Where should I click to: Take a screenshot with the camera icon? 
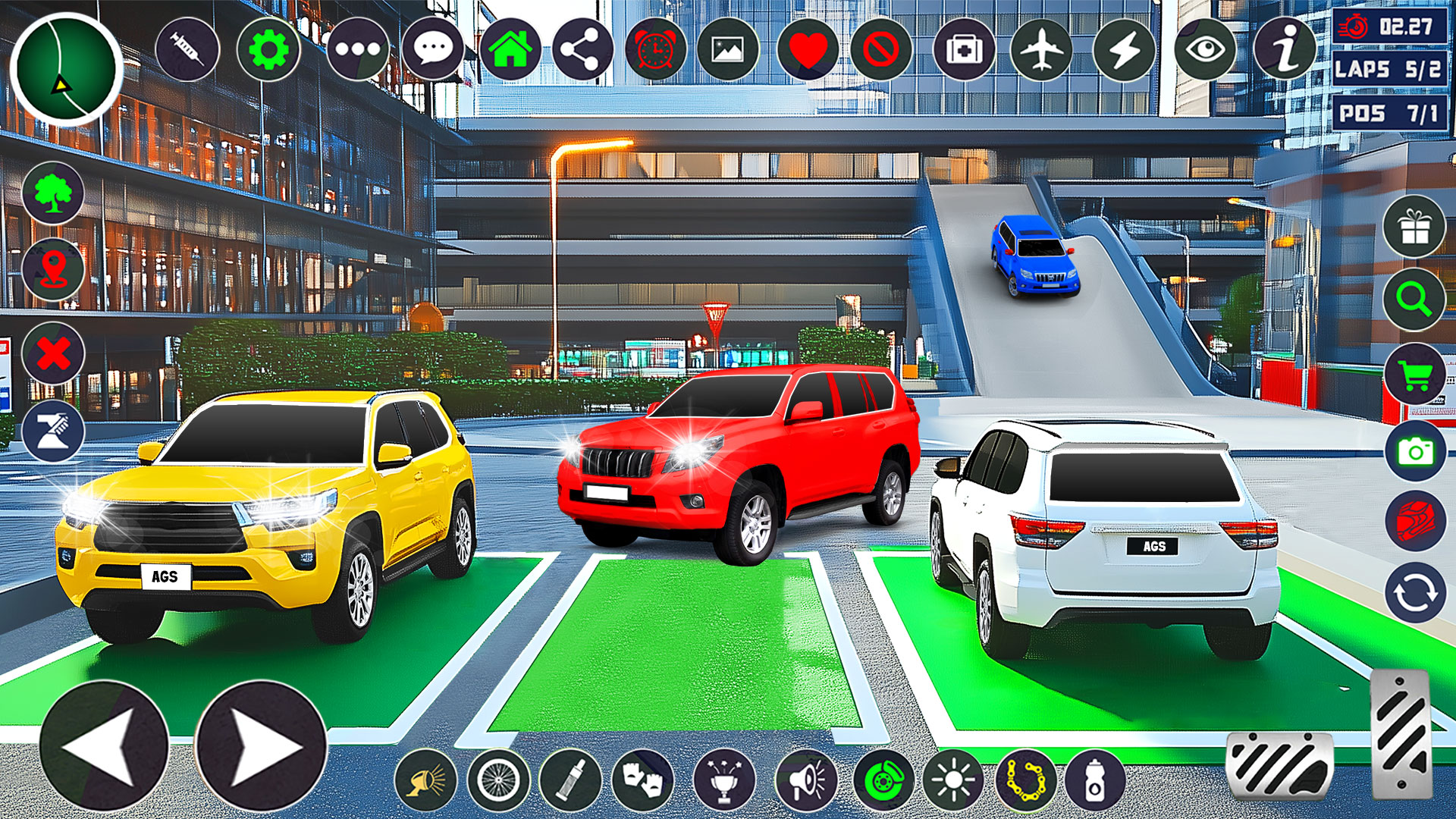(1414, 451)
